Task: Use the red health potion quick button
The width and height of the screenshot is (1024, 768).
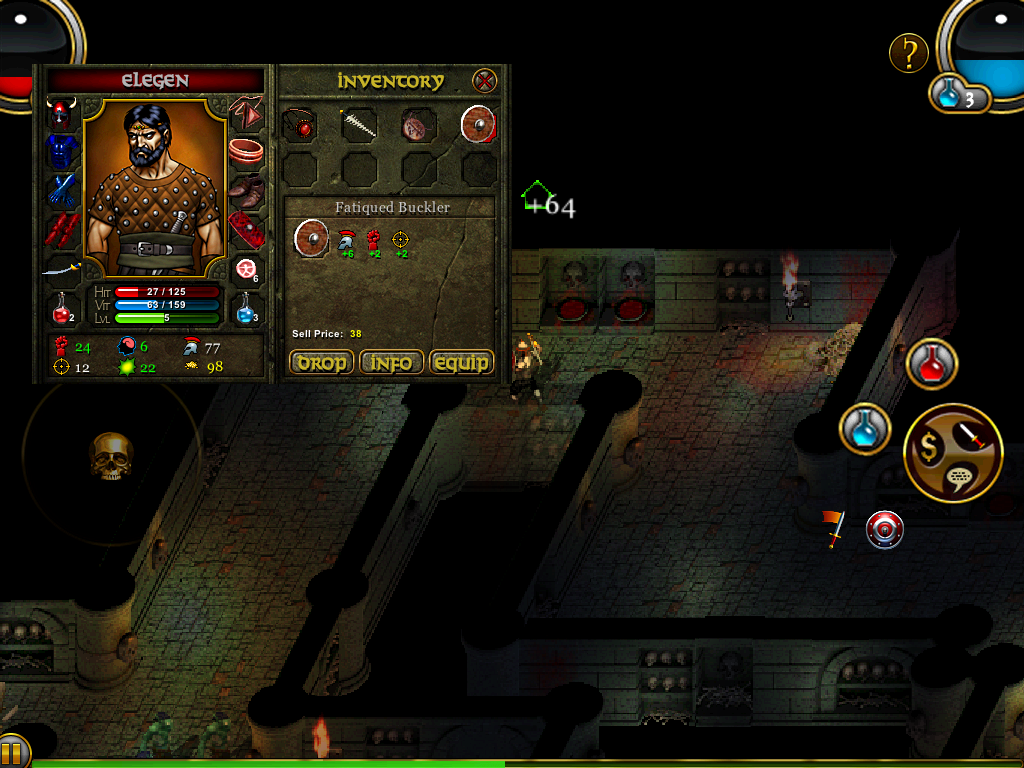Action: tap(932, 365)
